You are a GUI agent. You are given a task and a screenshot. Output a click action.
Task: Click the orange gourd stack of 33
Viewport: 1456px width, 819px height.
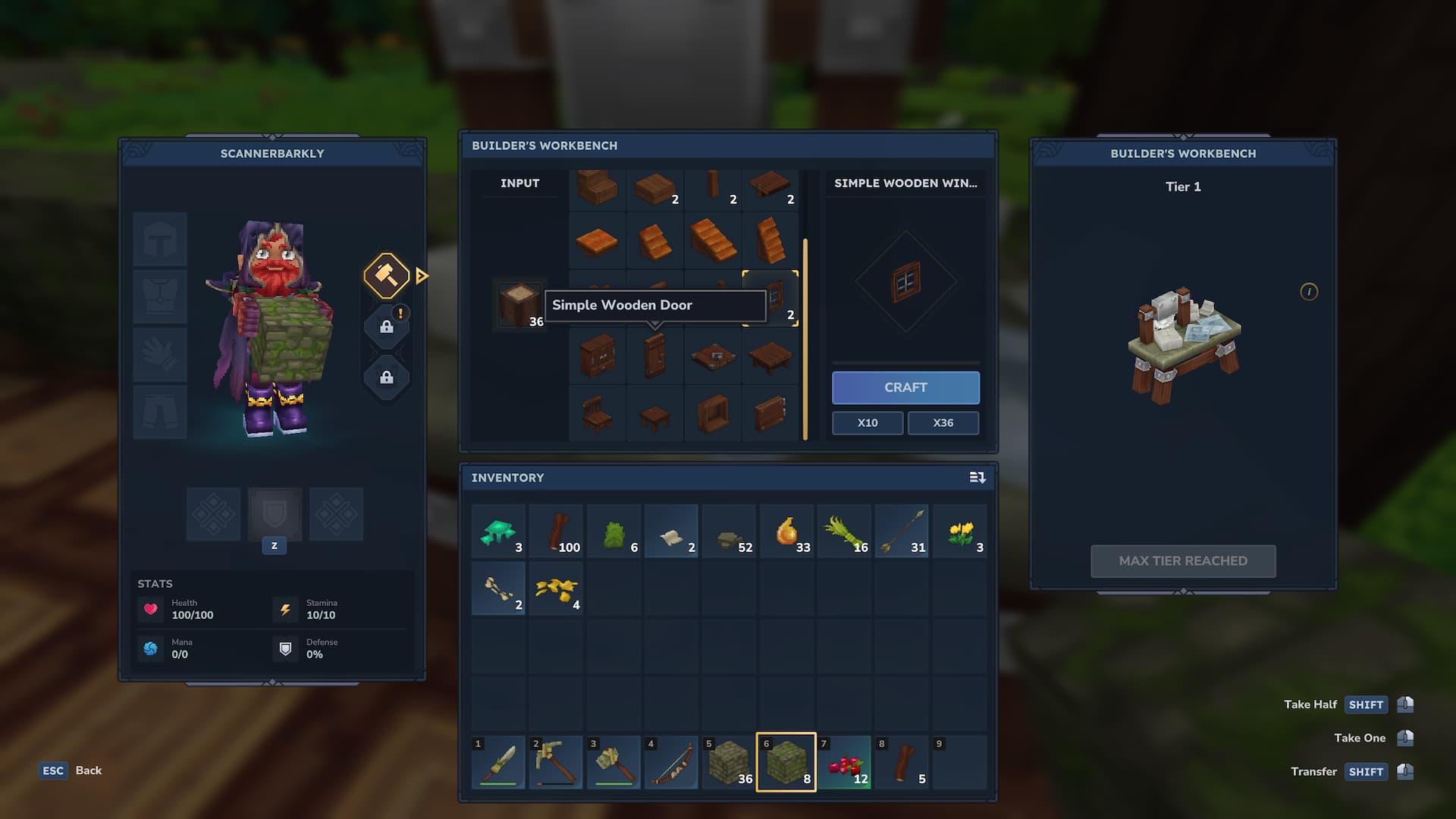click(786, 532)
